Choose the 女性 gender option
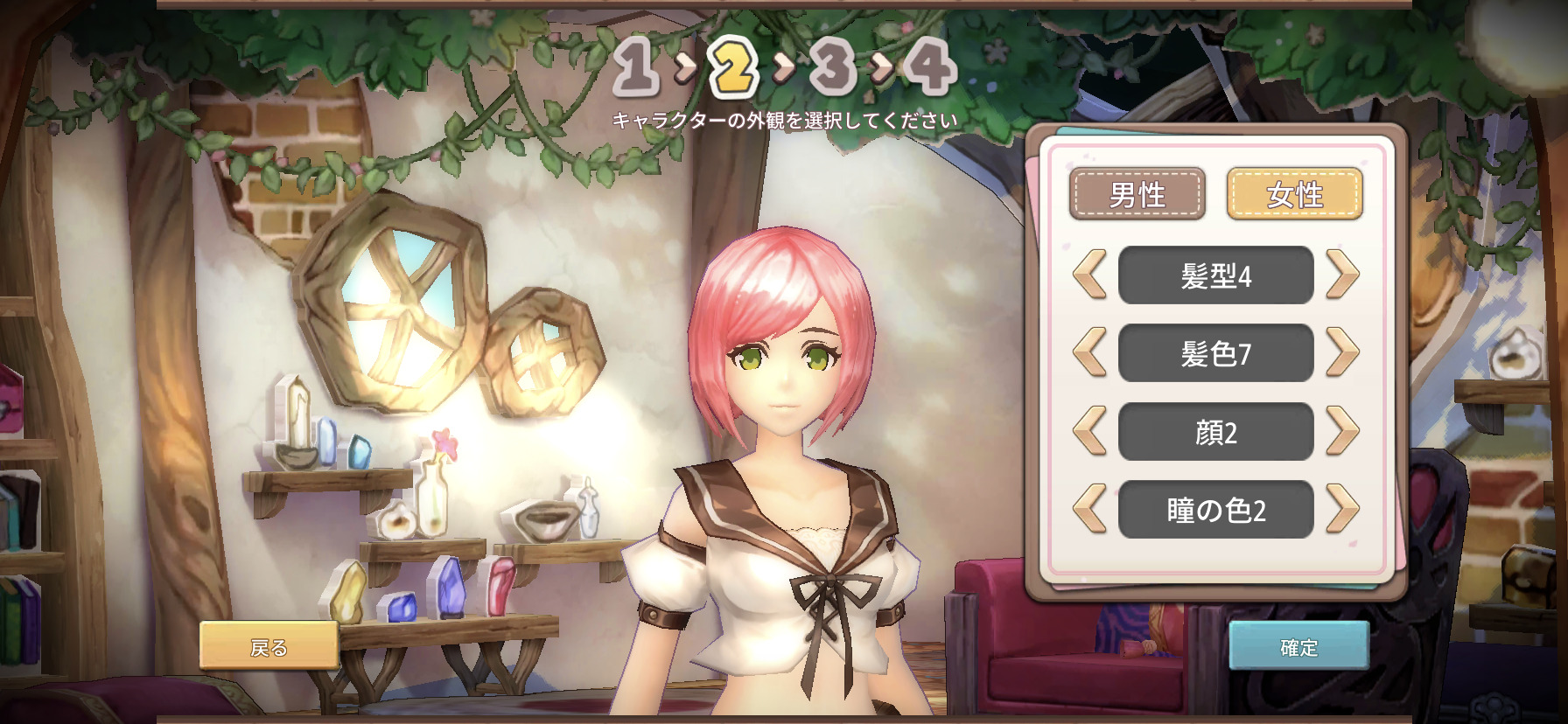This screenshot has height=724, width=1568. [1294, 194]
